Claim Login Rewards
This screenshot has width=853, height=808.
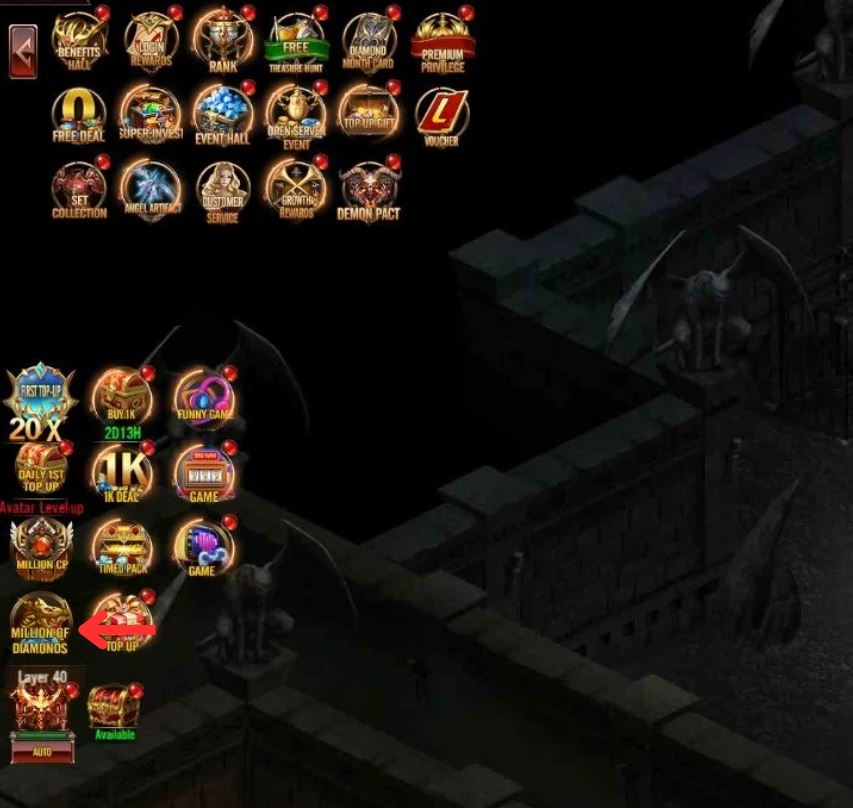click(x=151, y=42)
